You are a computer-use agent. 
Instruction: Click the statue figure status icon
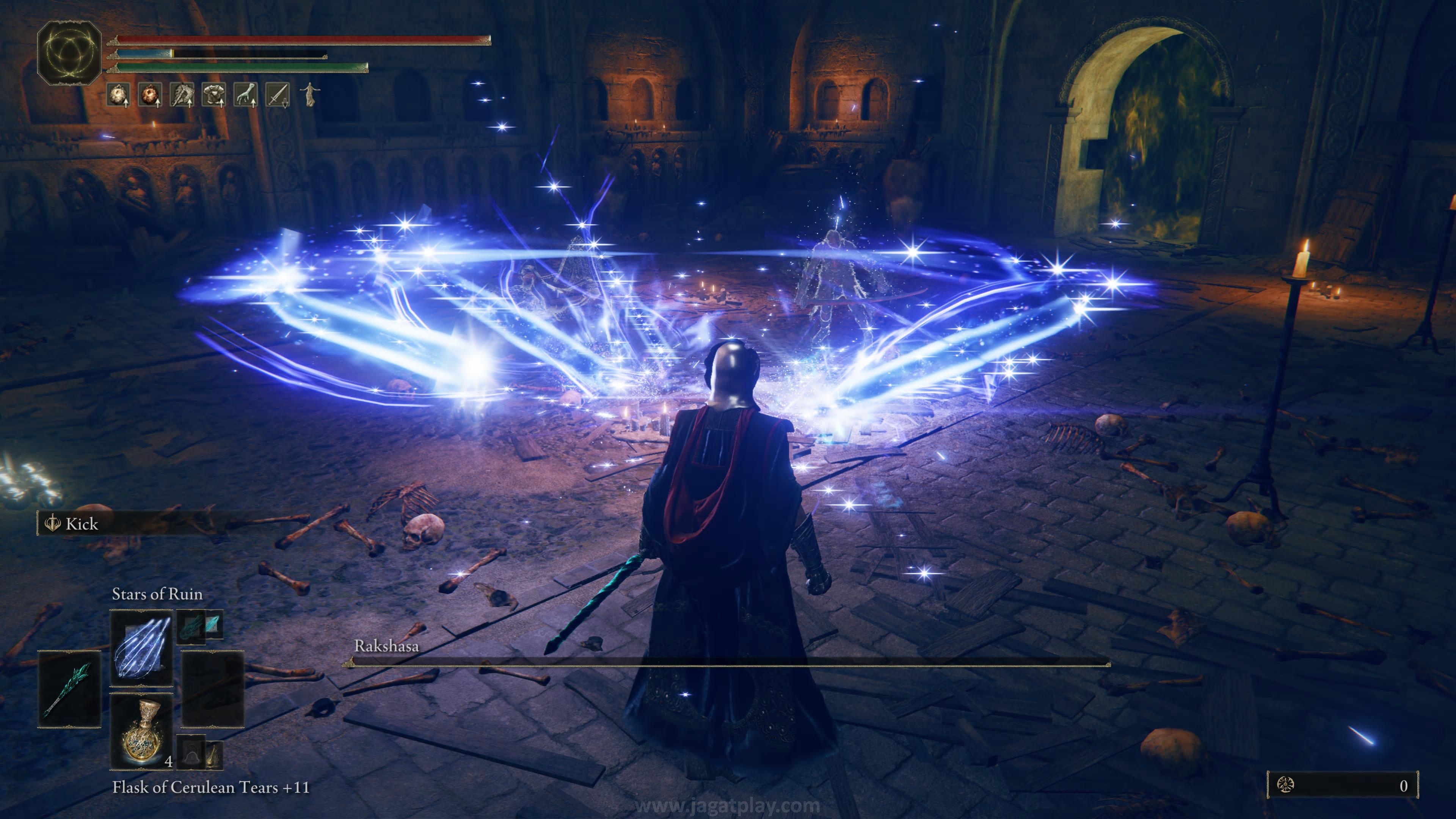coord(309,94)
